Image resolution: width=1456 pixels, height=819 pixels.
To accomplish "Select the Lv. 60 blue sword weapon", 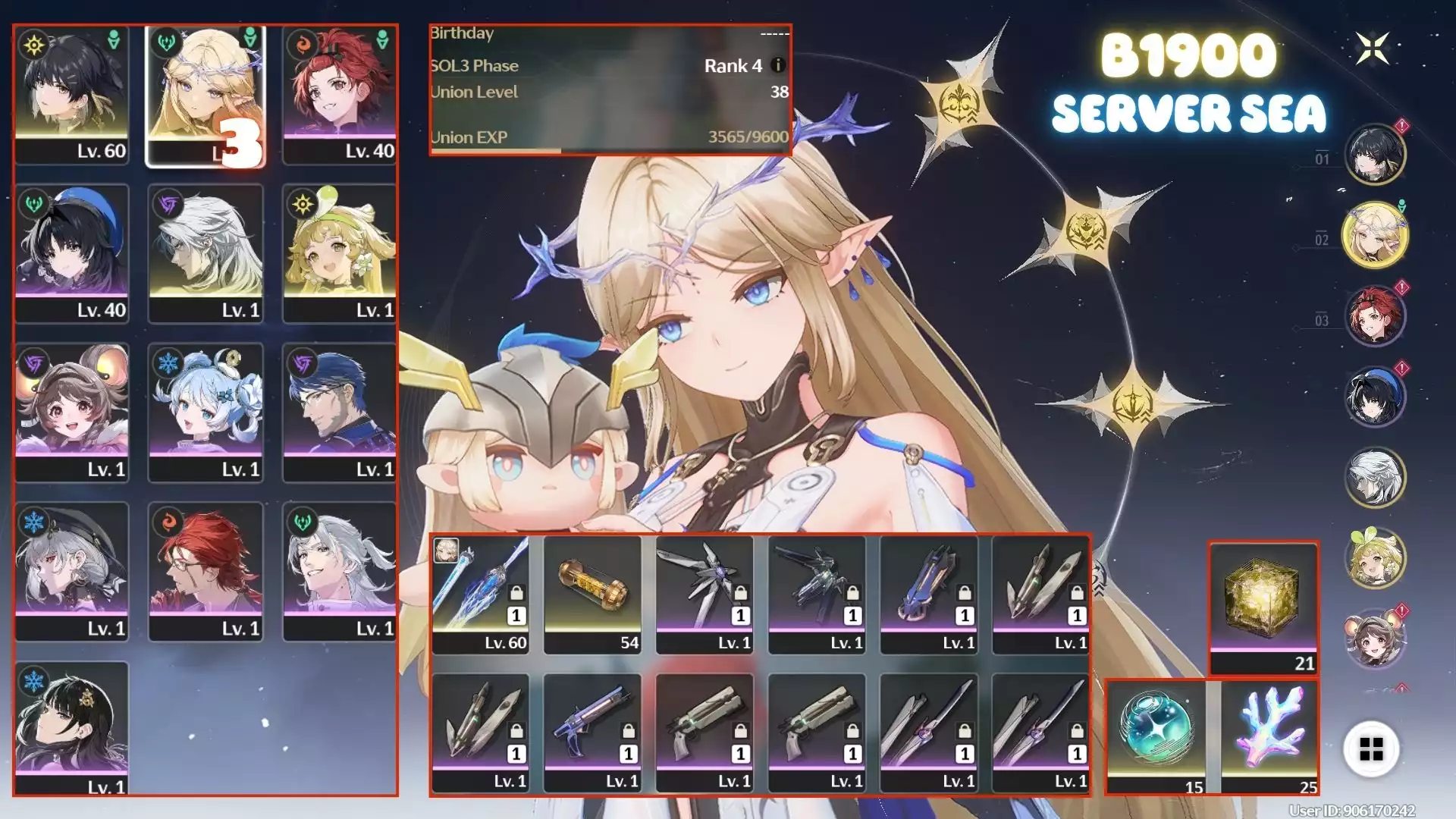I will pos(480,594).
